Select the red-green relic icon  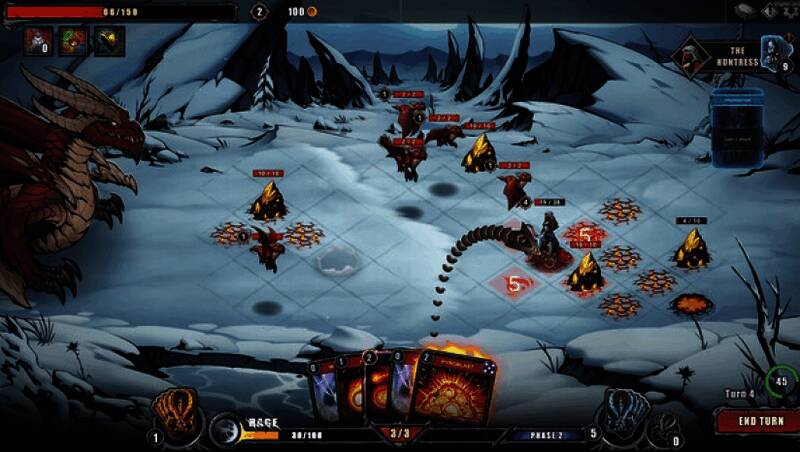pos(73,40)
